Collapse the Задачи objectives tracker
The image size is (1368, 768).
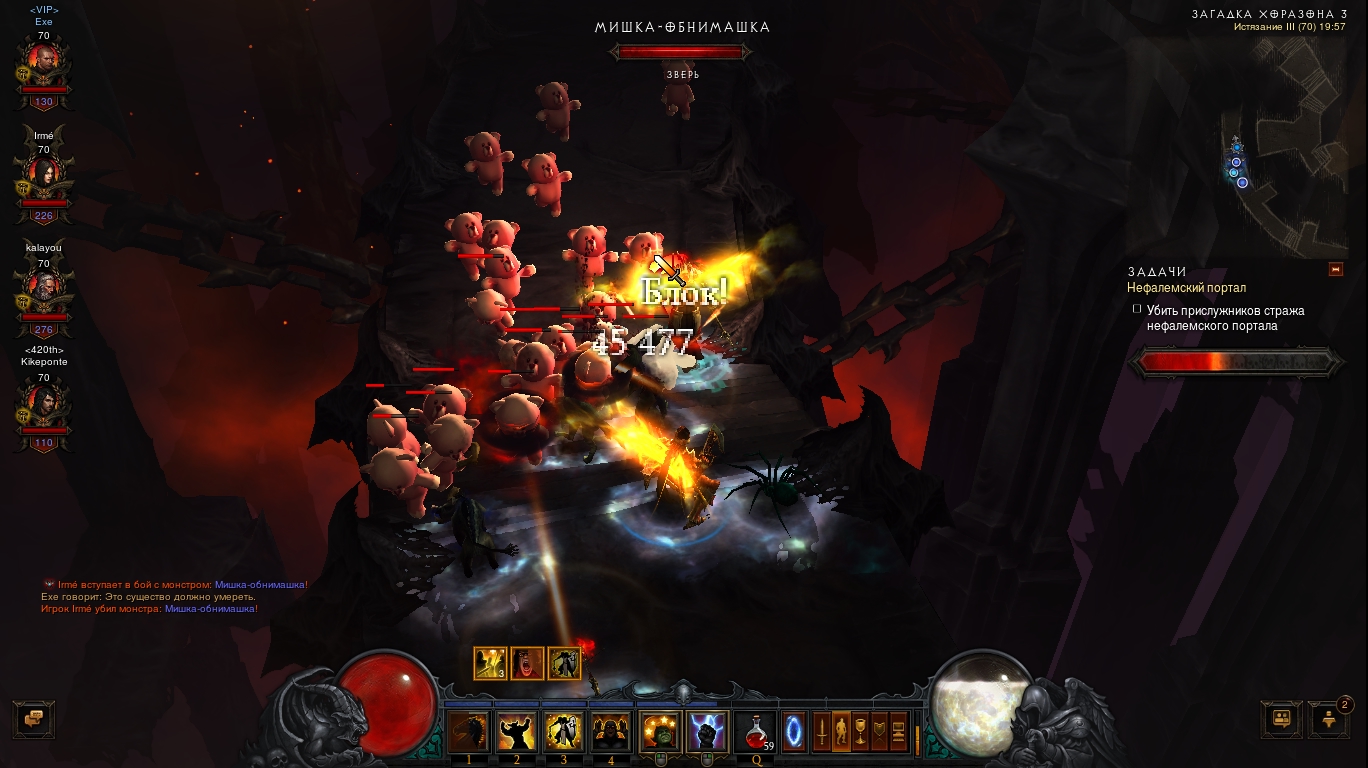(x=1335, y=269)
